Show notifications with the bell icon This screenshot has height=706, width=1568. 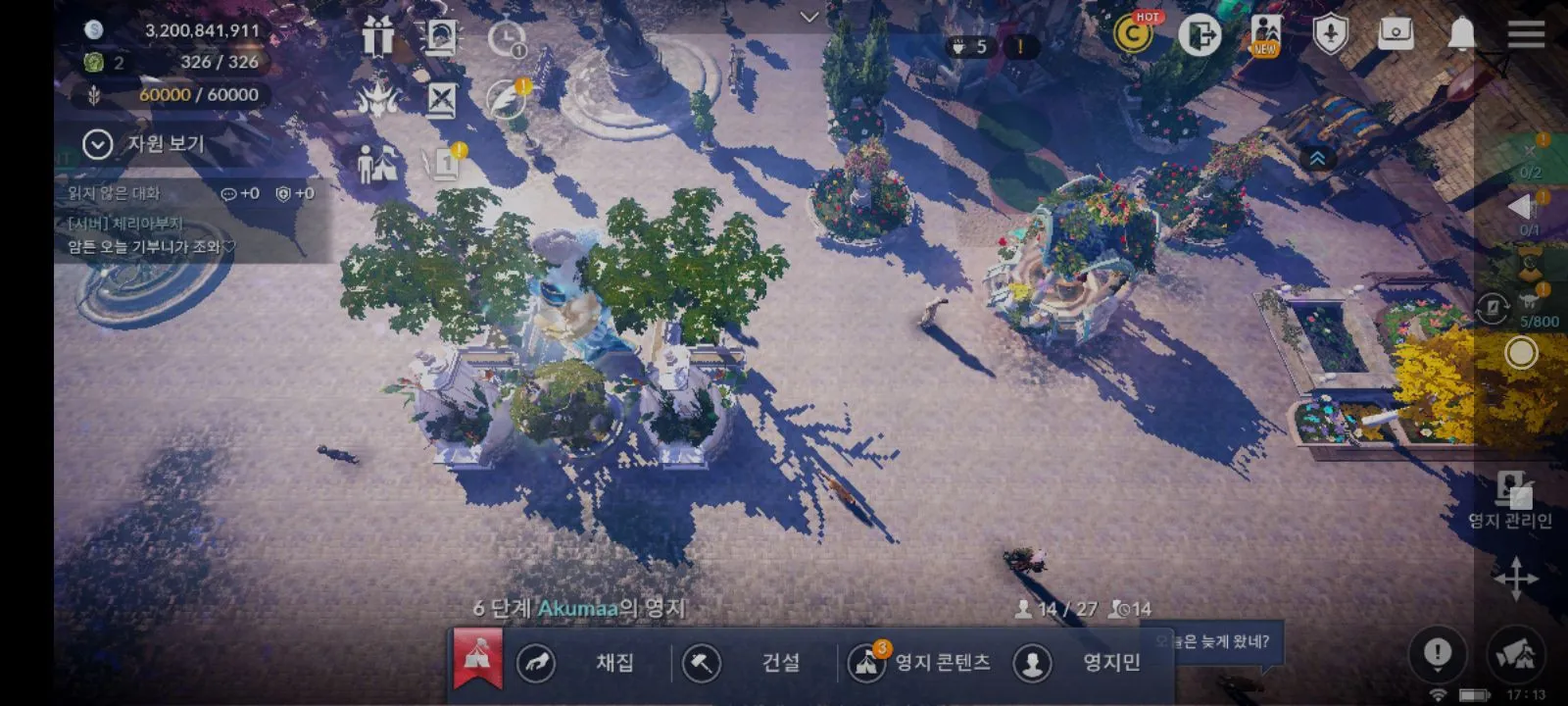click(x=1461, y=34)
